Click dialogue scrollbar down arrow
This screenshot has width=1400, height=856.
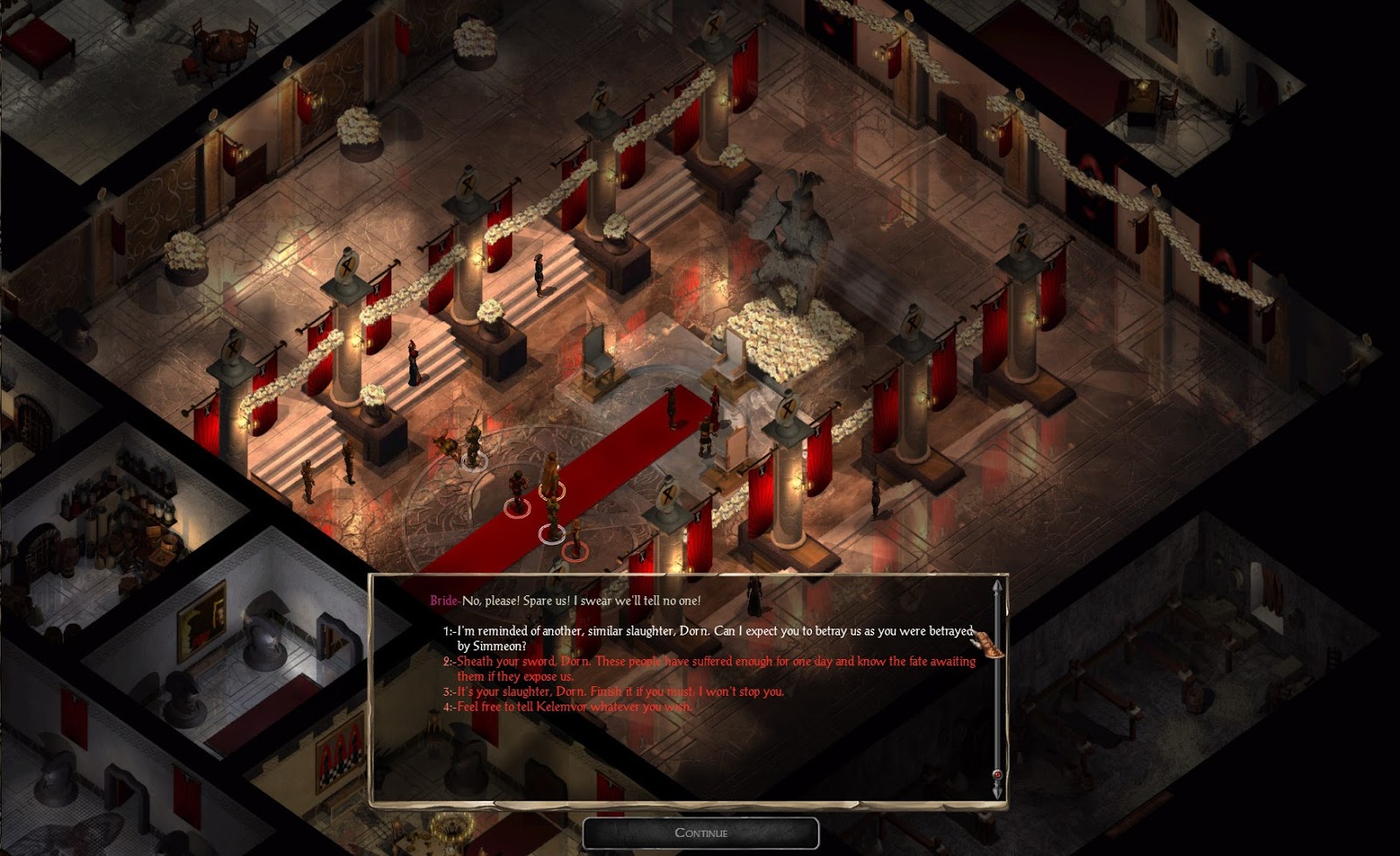pyautogui.click(x=996, y=791)
